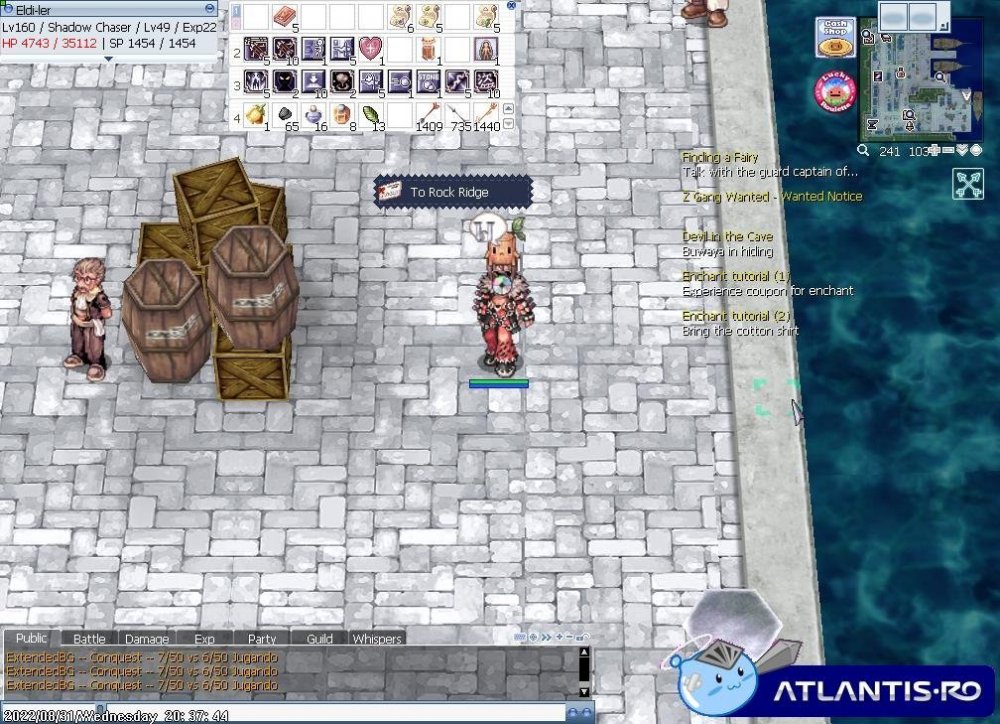Click the crossed-arrows button below the minimap
The height and width of the screenshot is (724, 1000).
[967, 184]
